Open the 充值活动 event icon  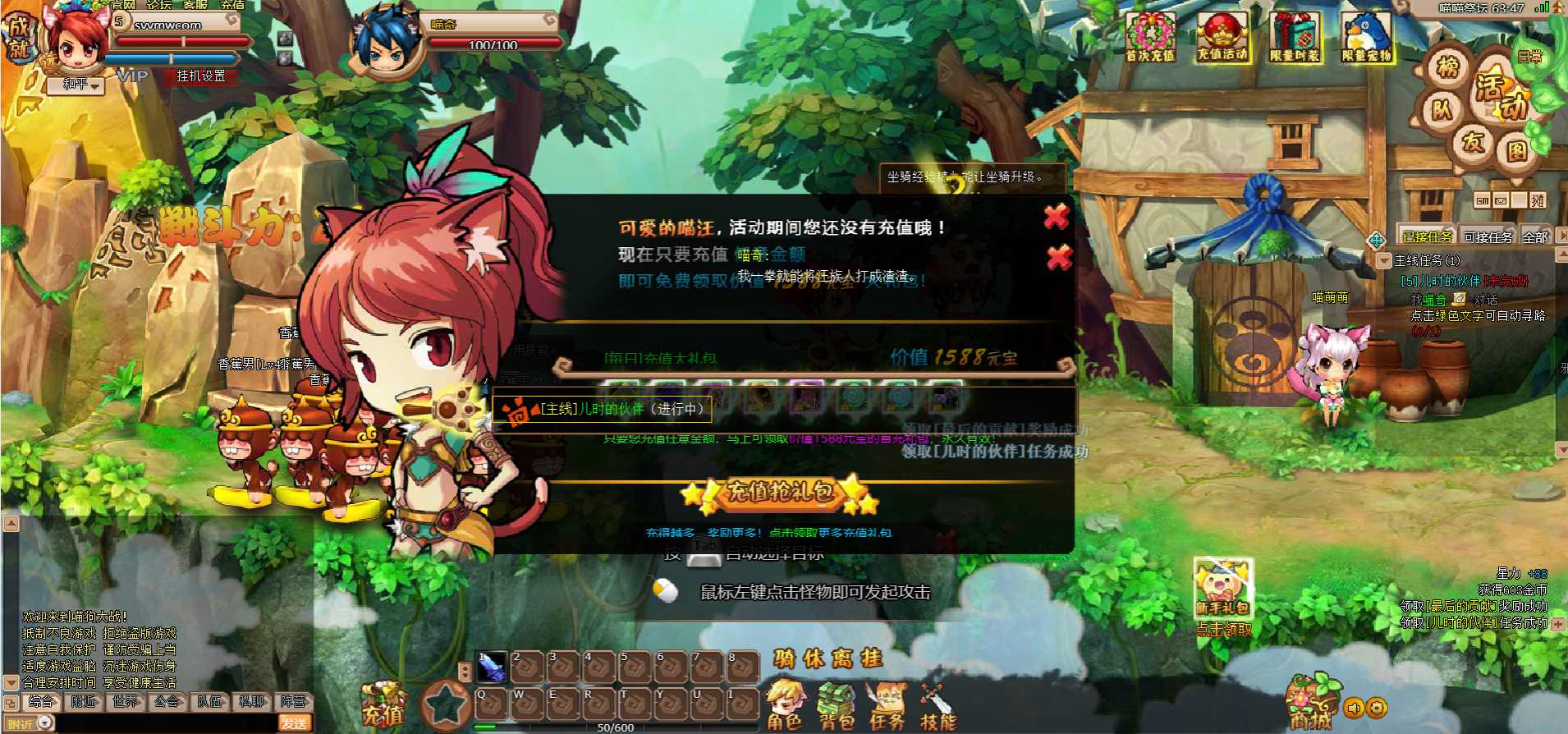coord(1222,38)
